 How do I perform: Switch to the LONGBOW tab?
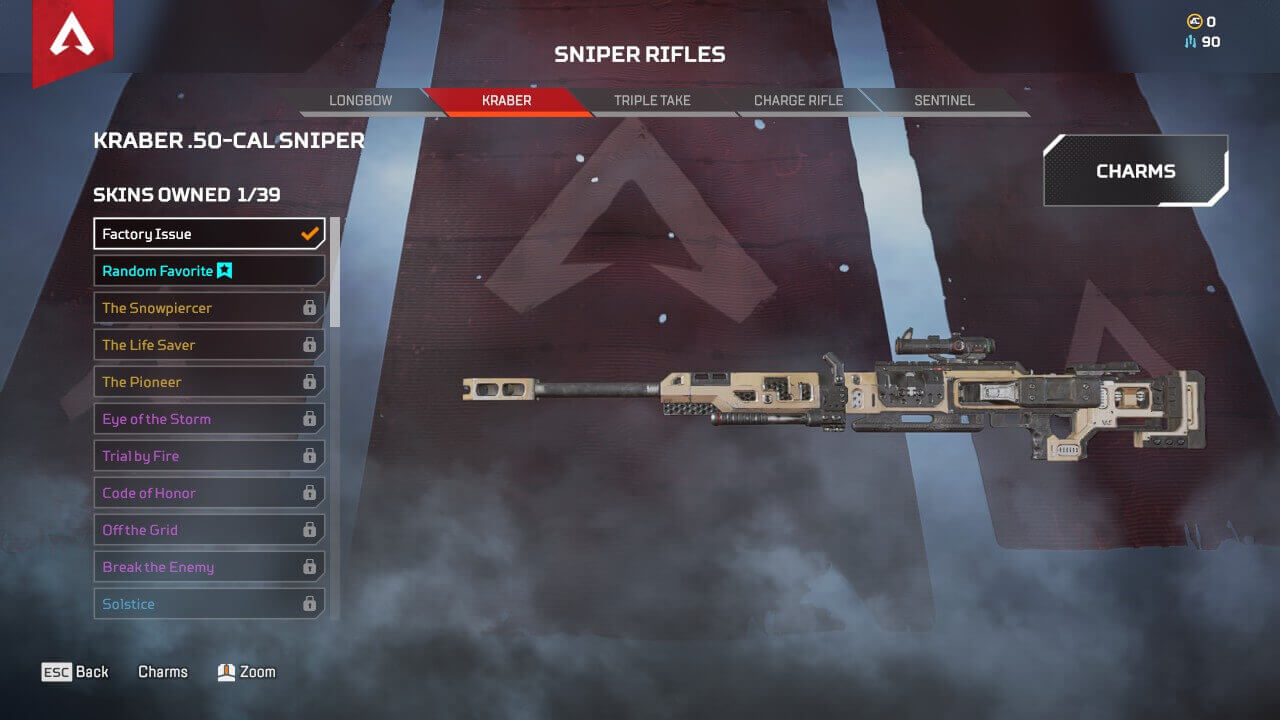point(363,100)
